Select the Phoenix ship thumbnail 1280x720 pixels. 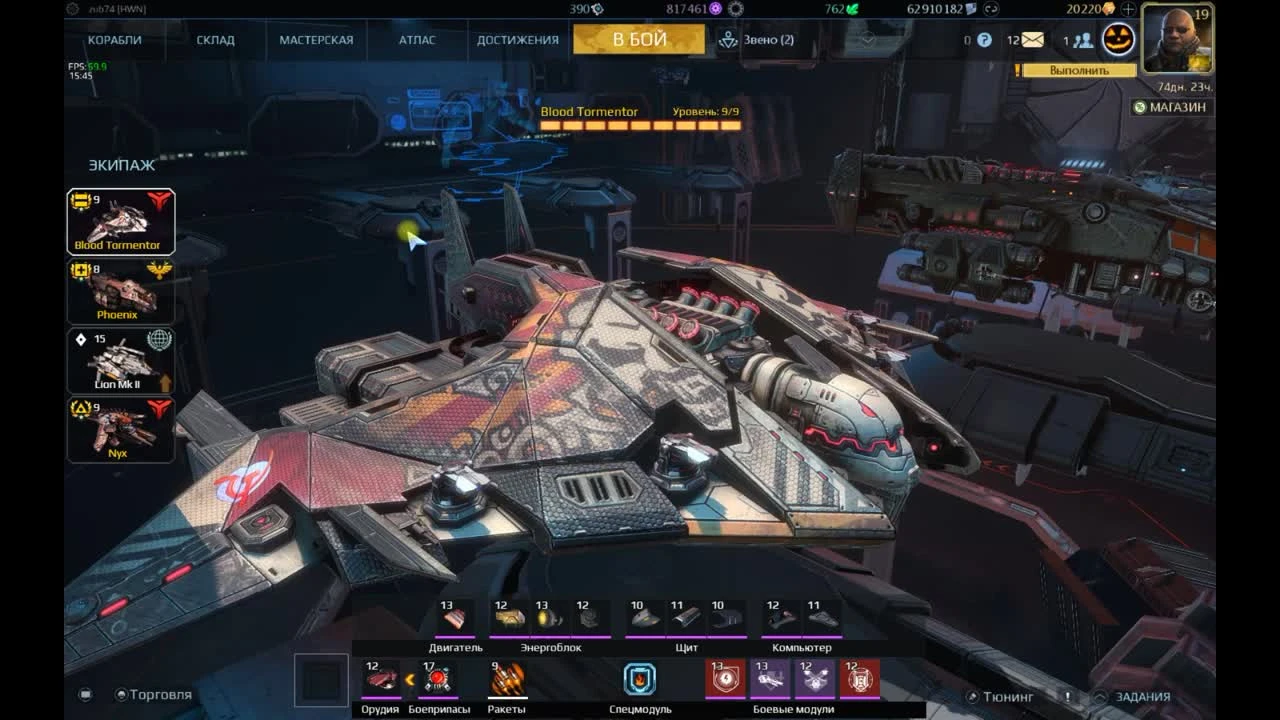click(120, 290)
